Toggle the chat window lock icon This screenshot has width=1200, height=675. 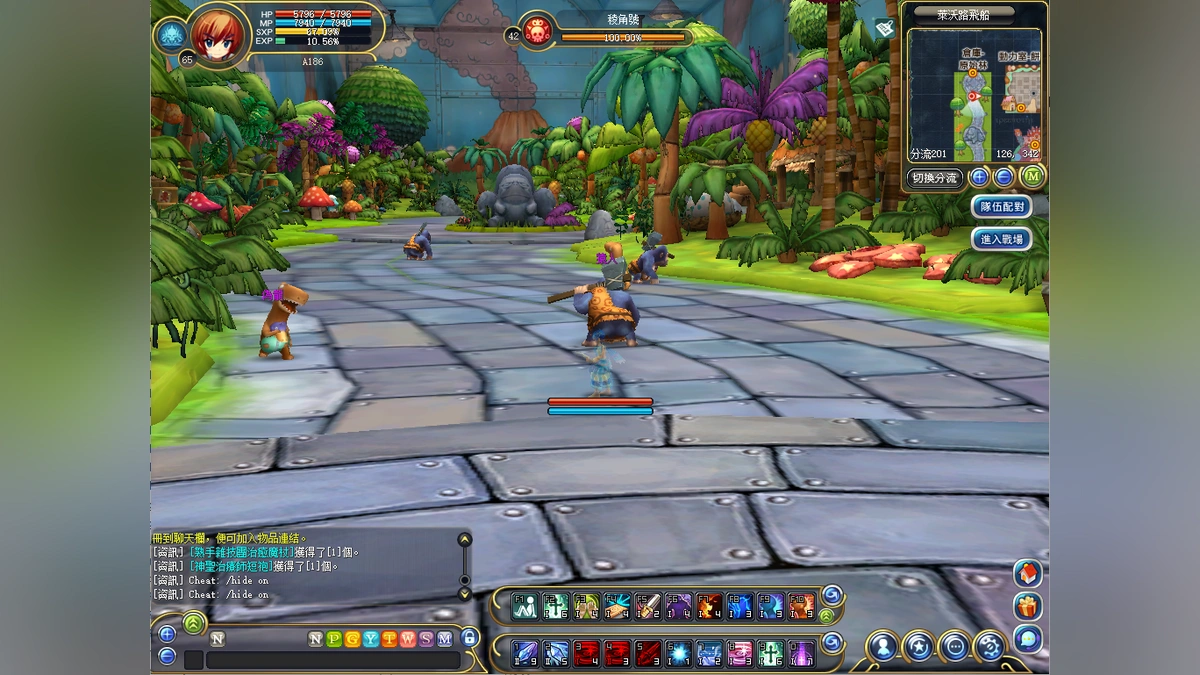click(470, 638)
